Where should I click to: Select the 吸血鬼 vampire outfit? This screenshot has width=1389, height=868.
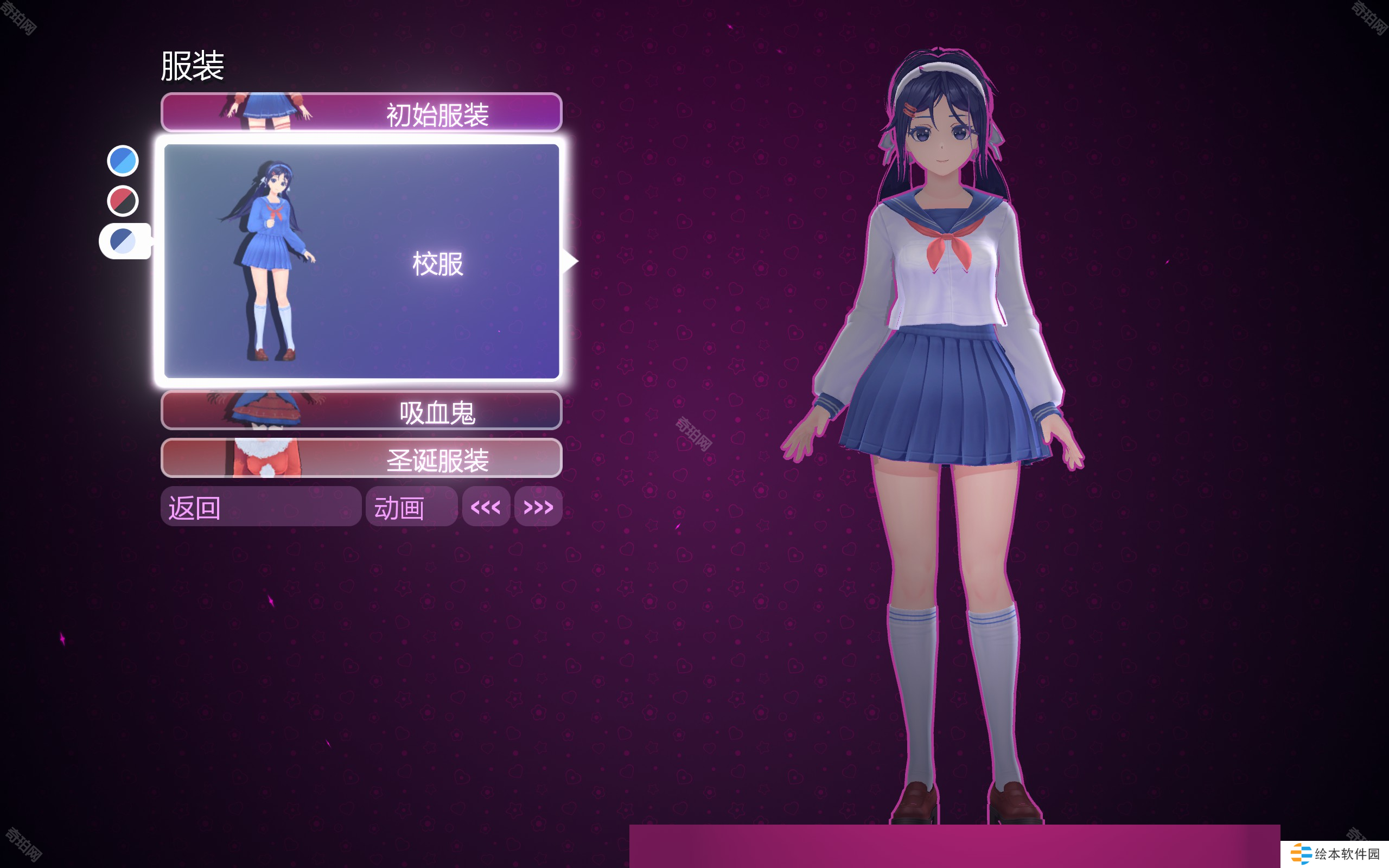coord(361,411)
